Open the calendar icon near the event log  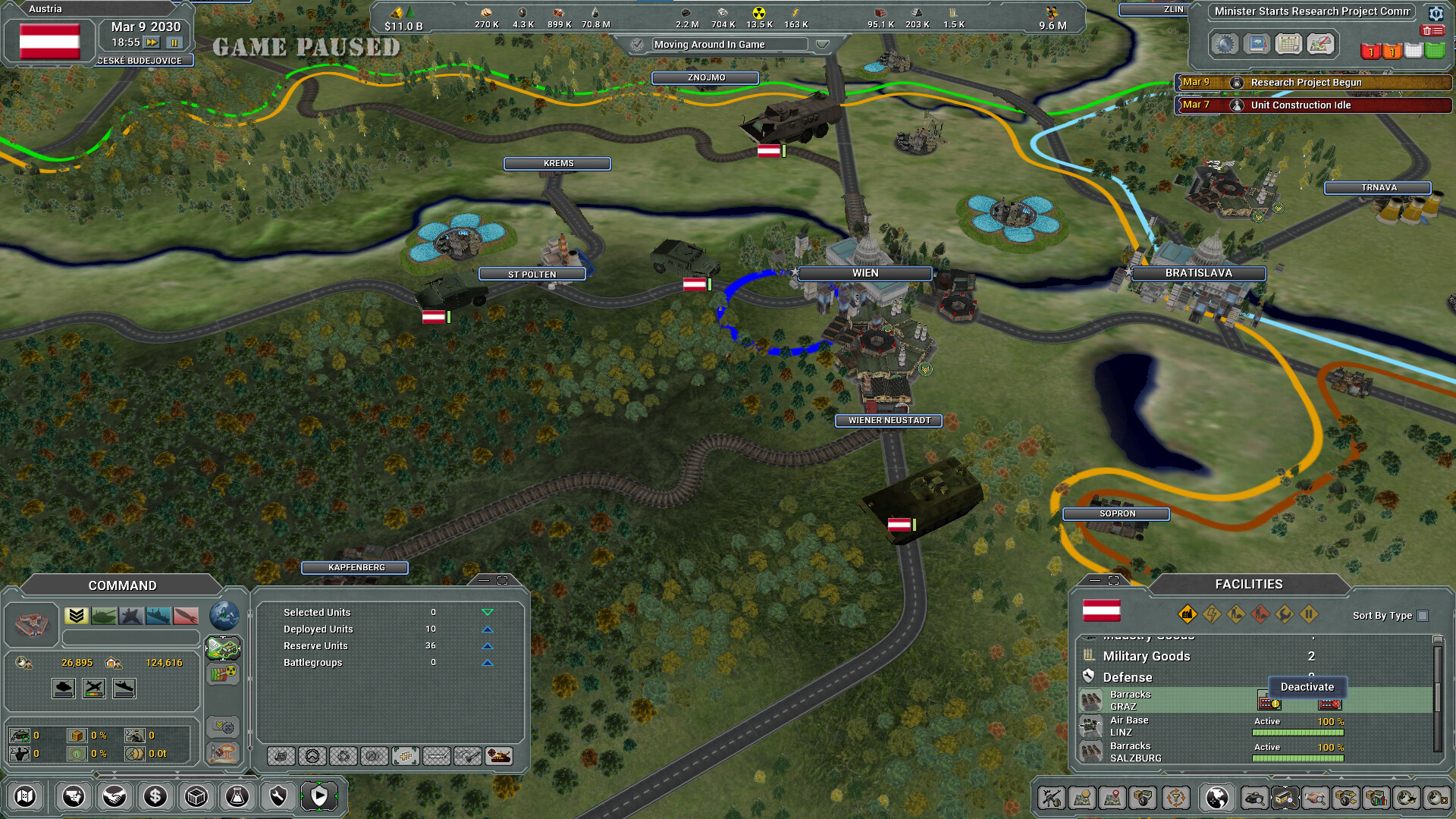click(x=1287, y=44)
